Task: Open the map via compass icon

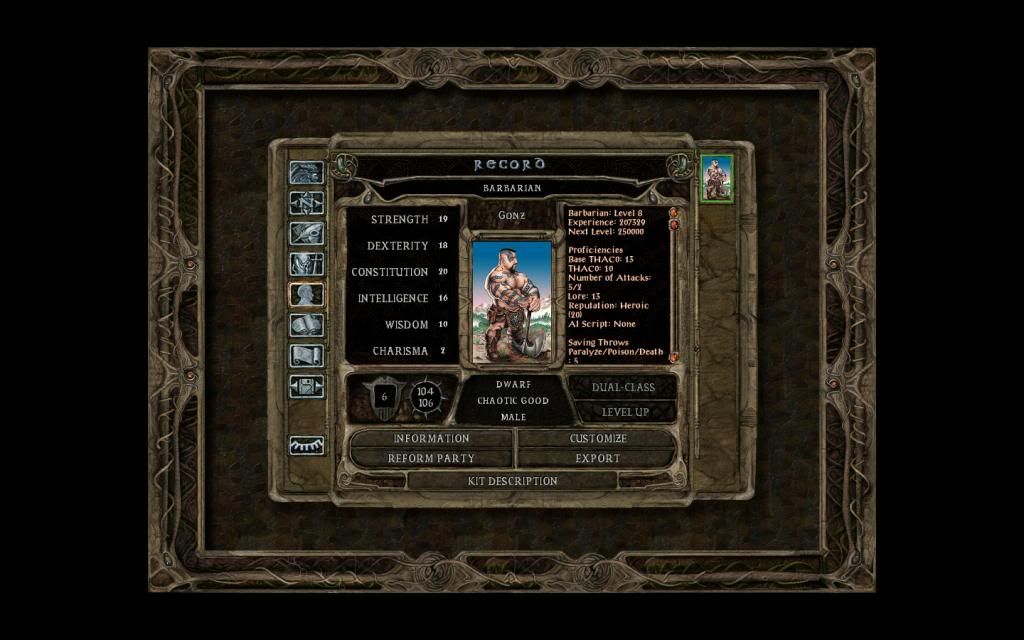Action: 306,203
